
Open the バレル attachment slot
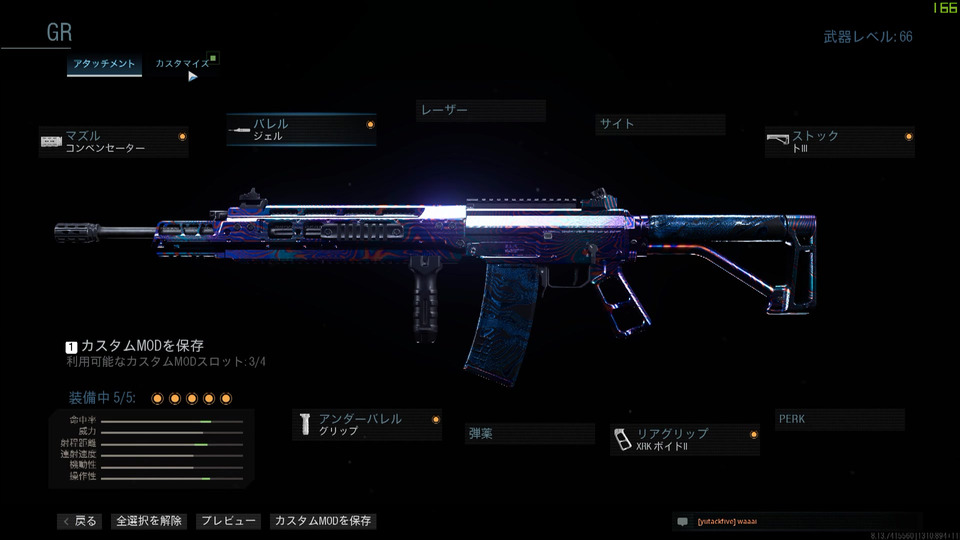(301, 129)
